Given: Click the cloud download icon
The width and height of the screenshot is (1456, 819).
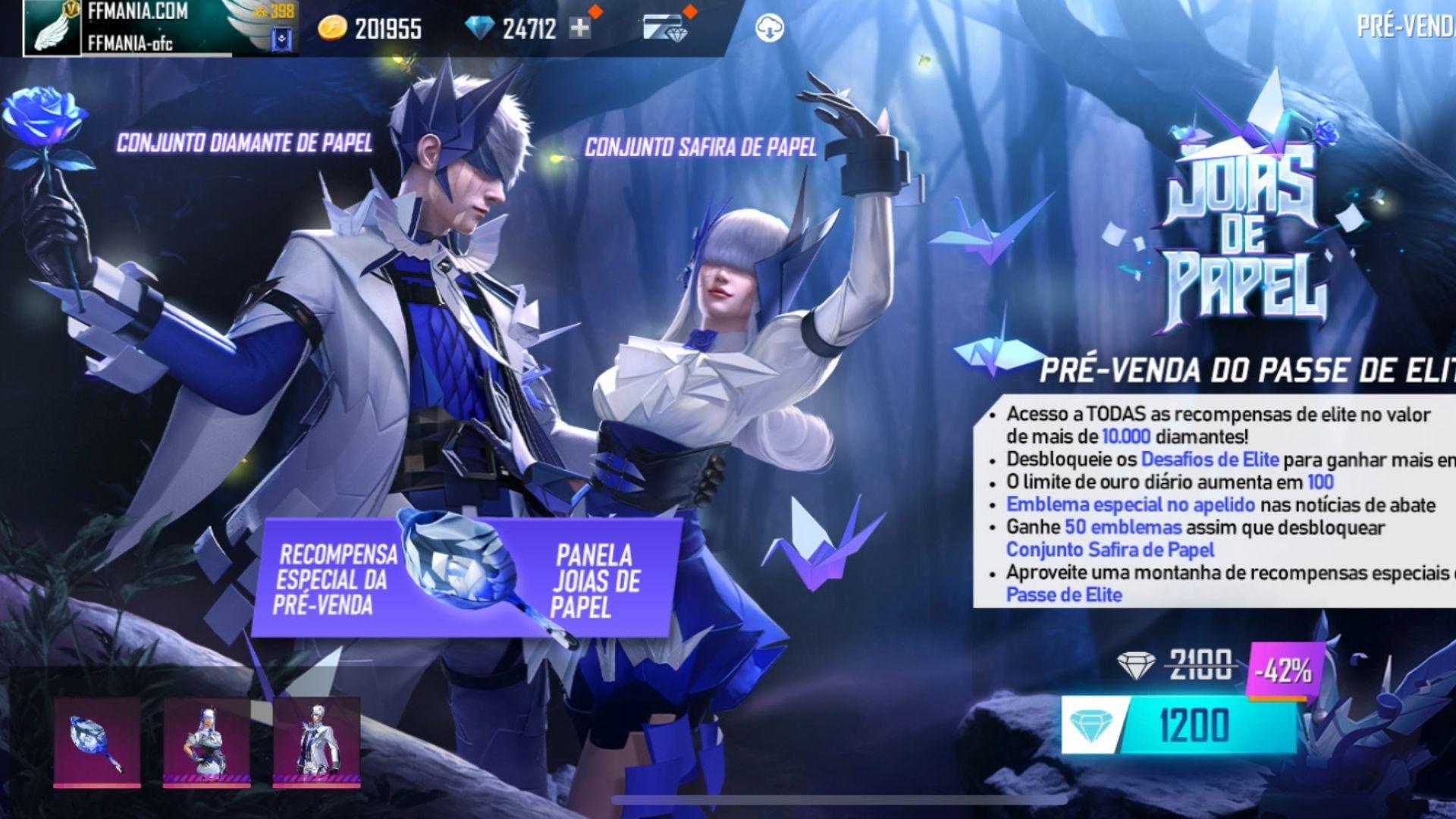Looking at the screenshot, I should [x=770, y=29].
